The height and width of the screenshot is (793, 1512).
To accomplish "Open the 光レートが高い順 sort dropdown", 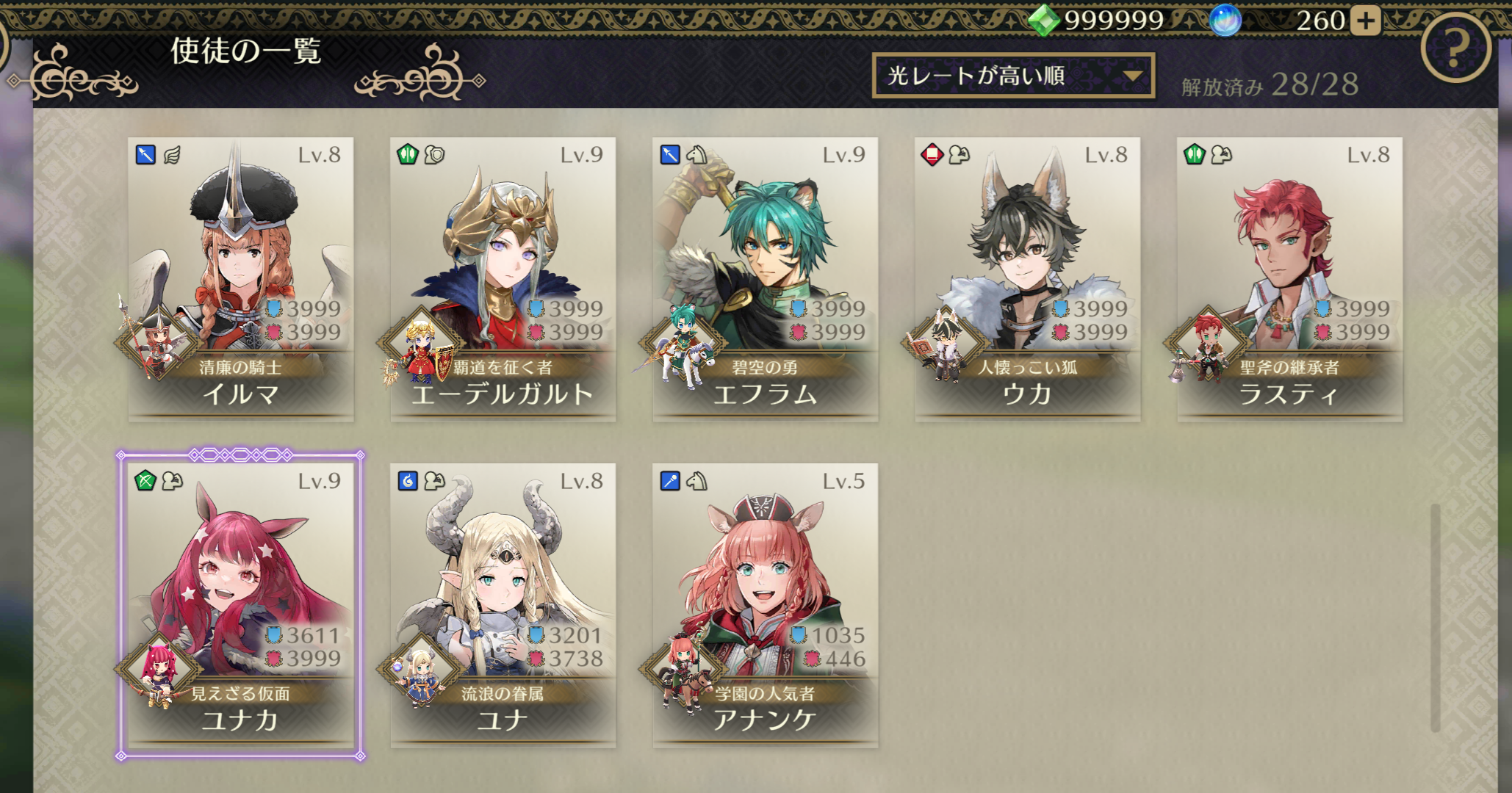I will (x=1012, y=76).
